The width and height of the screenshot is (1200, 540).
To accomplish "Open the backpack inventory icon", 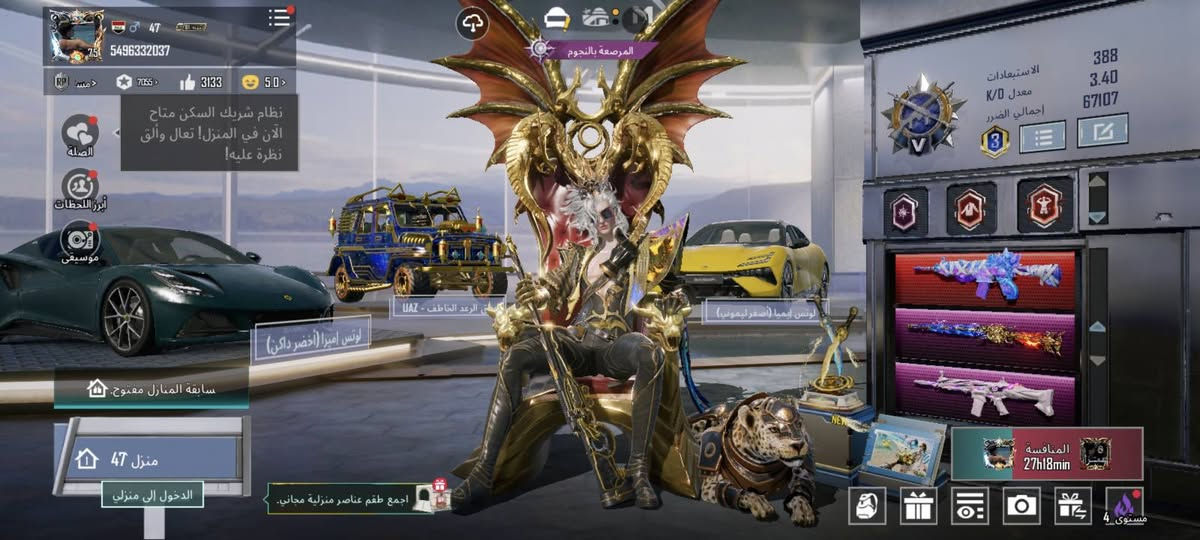I will click(x=867, y=506).
